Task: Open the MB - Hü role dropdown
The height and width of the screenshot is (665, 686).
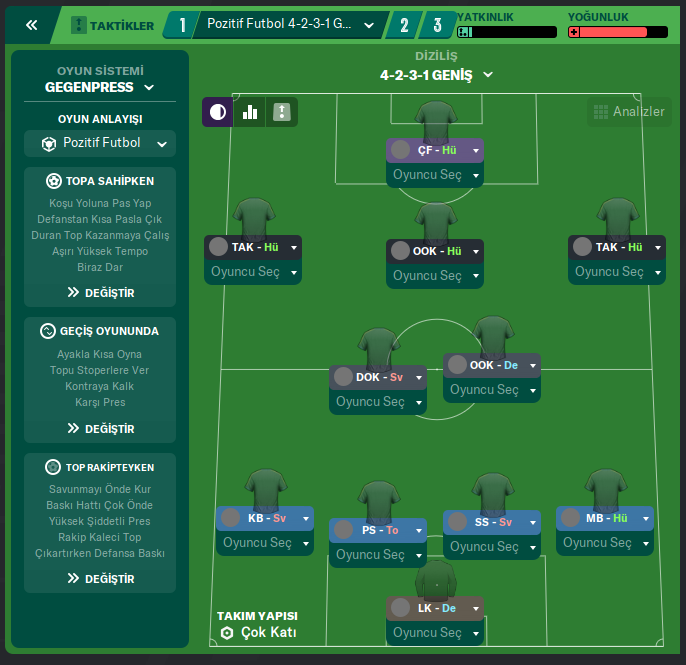Action: [x=646, y=518]
